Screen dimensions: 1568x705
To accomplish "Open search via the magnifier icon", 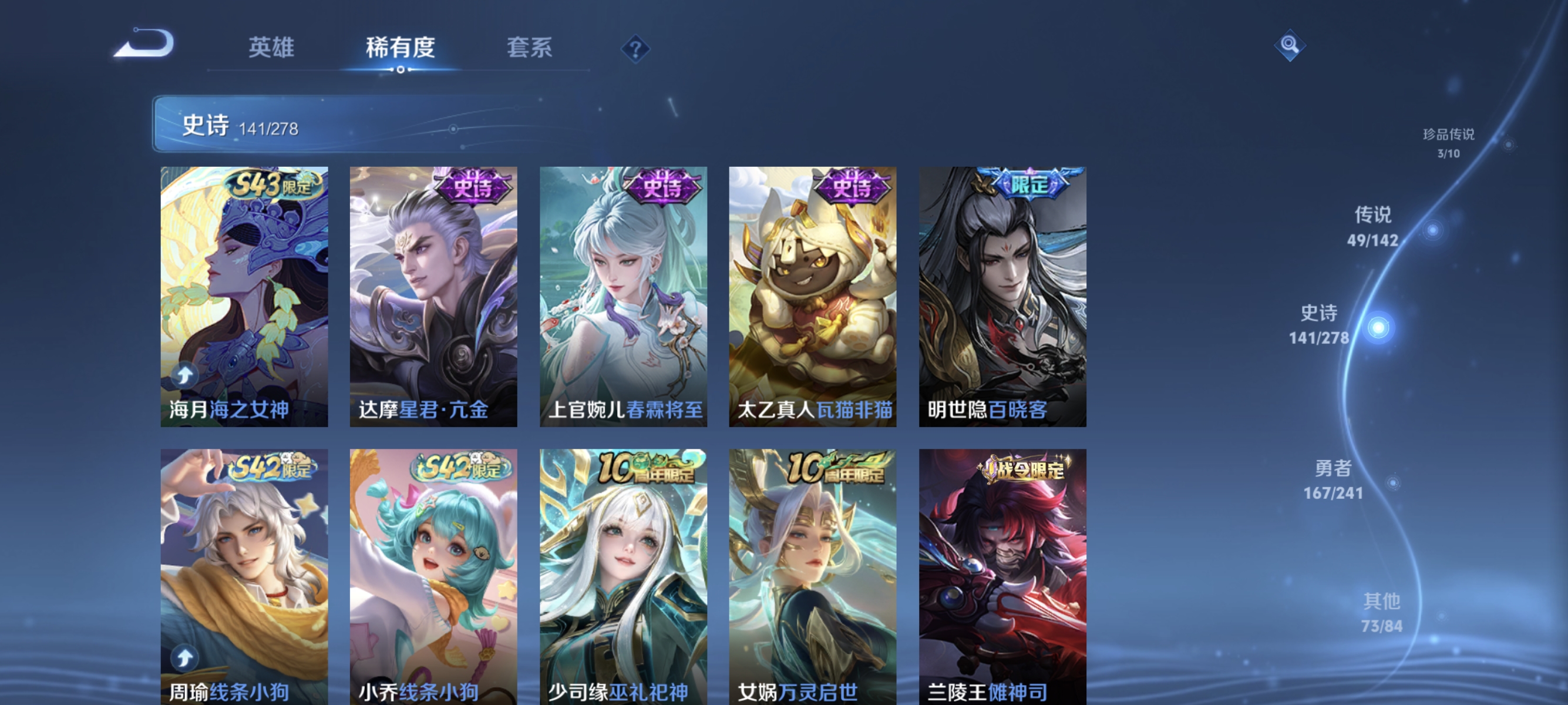I will pos(1290,45).
